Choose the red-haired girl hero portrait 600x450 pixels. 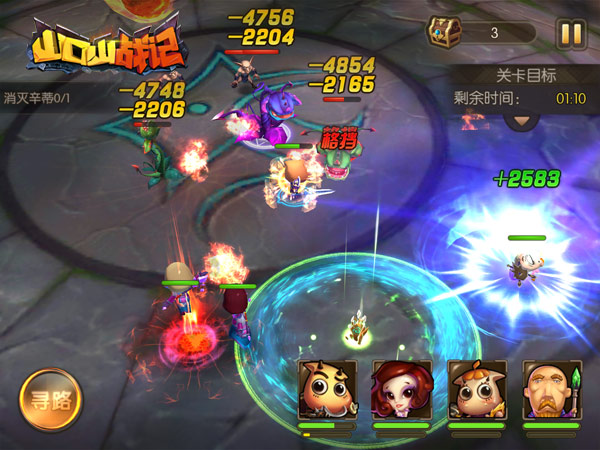401,391
